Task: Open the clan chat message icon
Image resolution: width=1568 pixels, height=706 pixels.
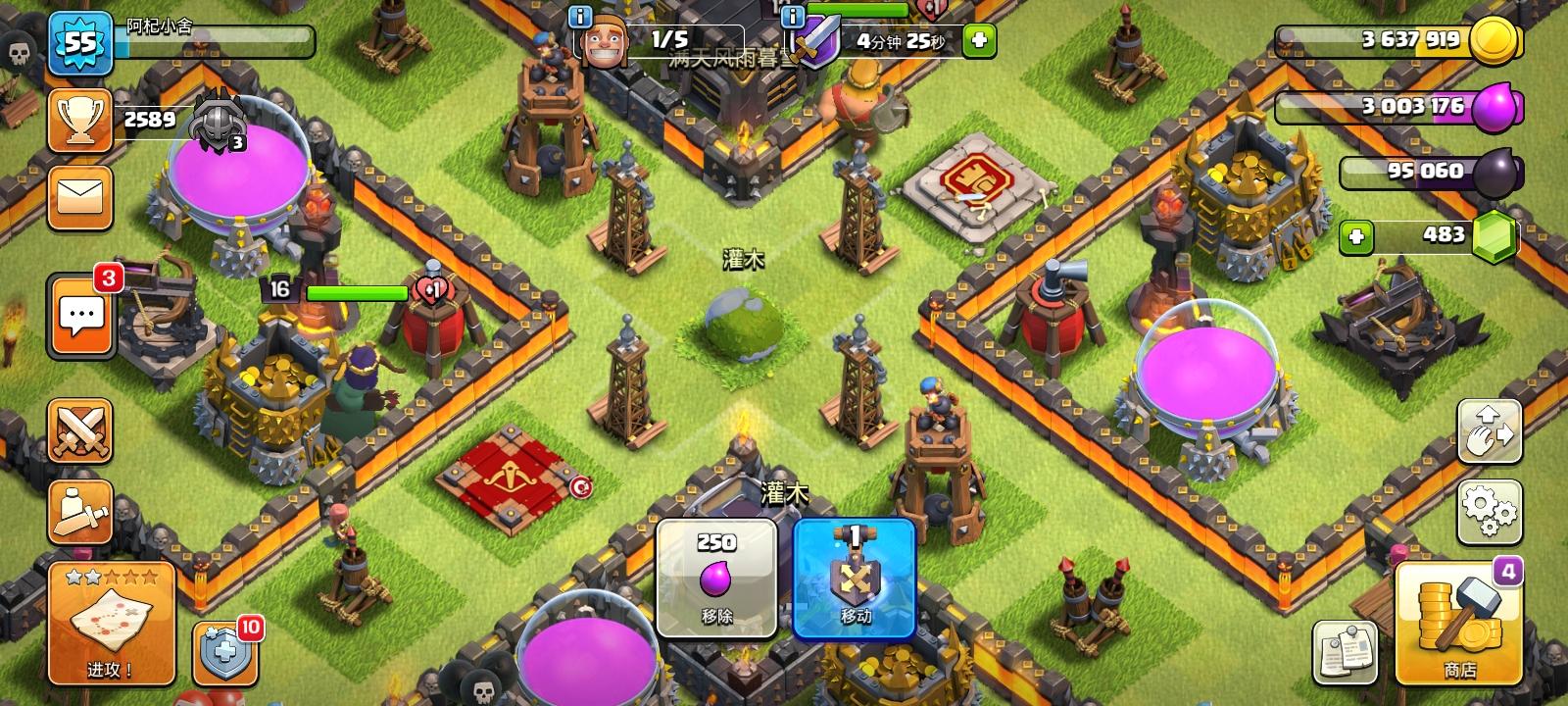Action: coord(80,315)
